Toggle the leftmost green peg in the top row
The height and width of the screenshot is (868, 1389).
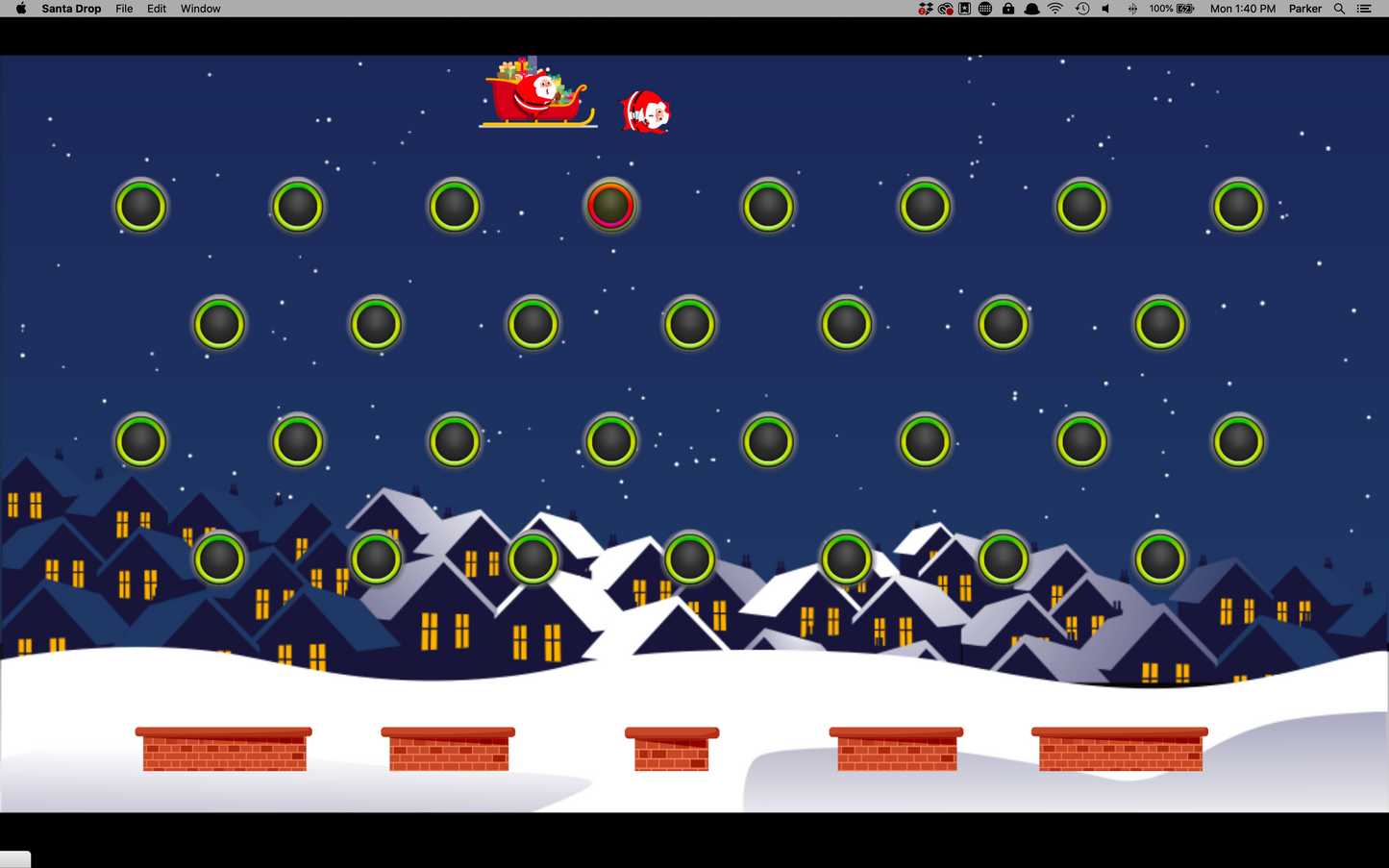[141, 205]
